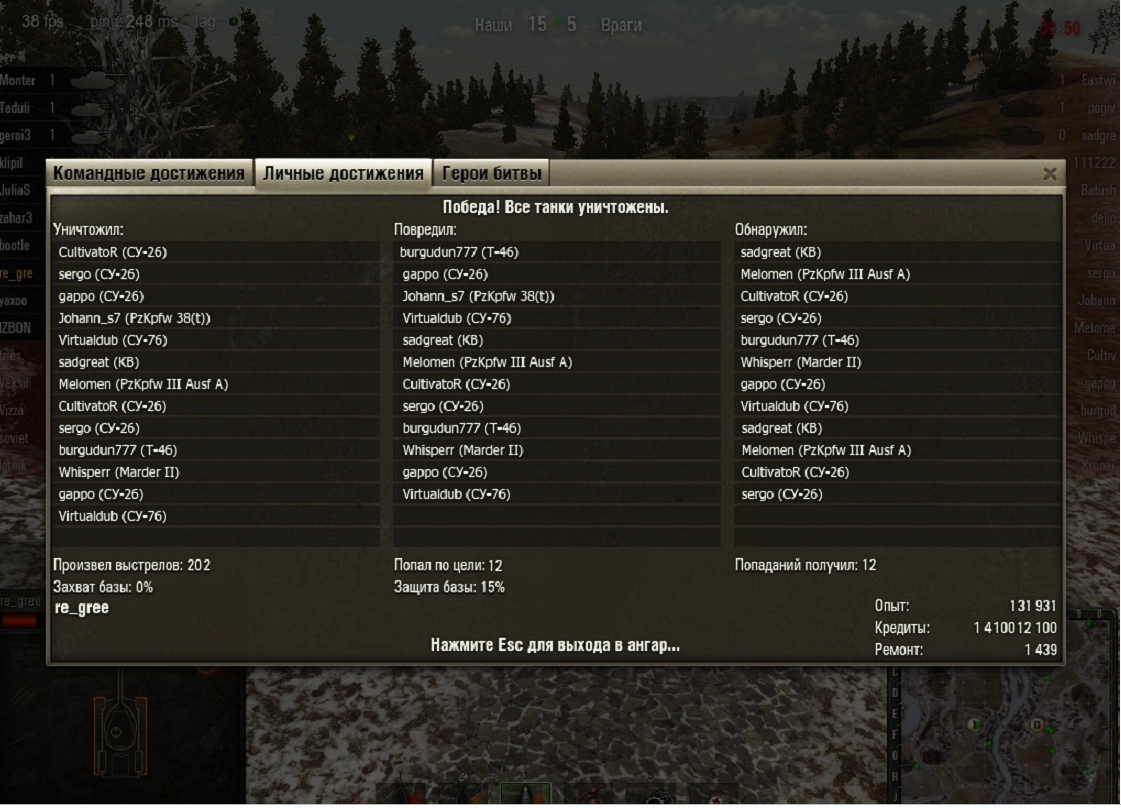Switch to the Командные достижения tab

click(149, 173)
